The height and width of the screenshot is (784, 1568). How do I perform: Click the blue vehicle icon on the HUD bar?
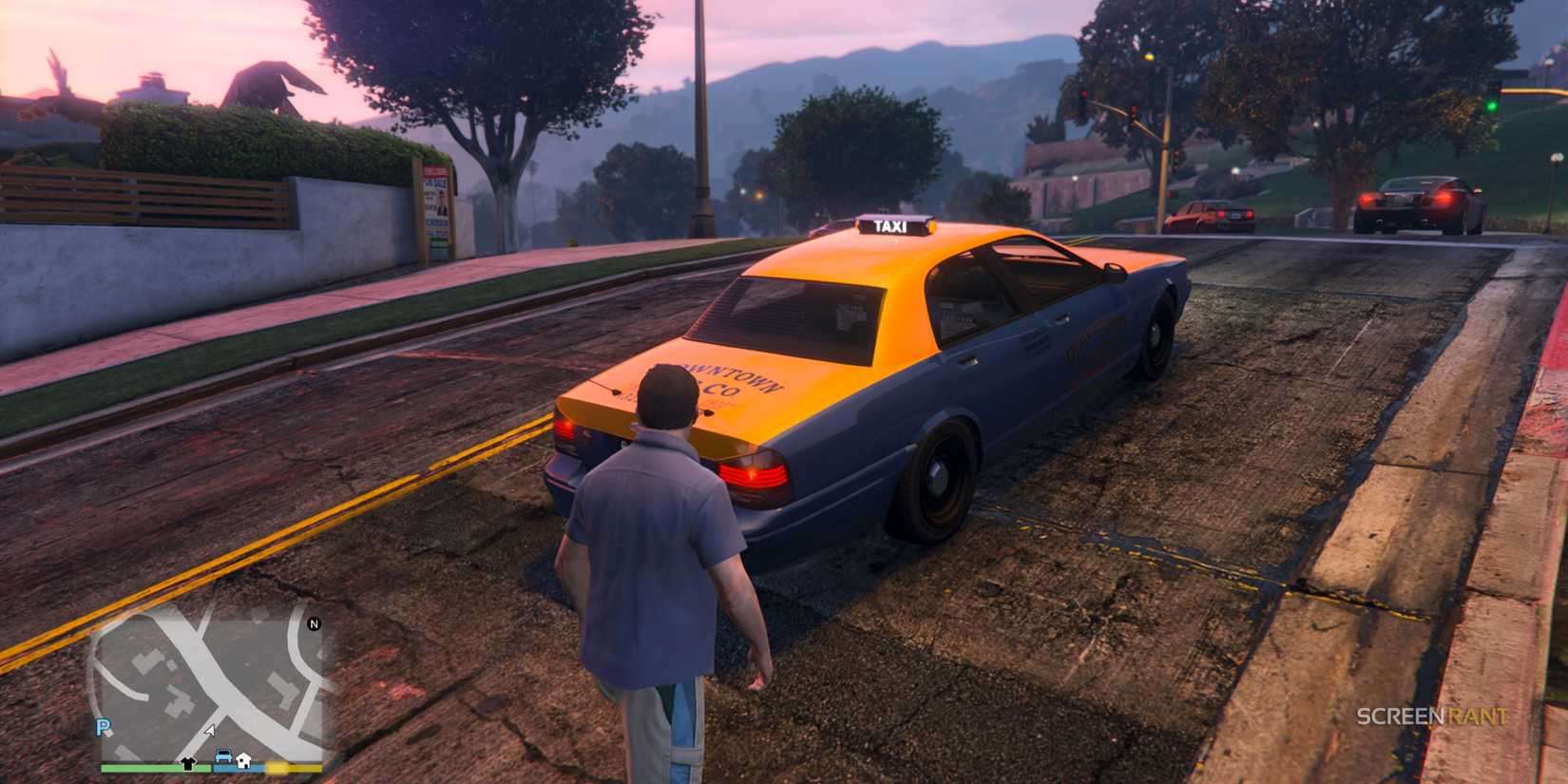tap(223, 755)
